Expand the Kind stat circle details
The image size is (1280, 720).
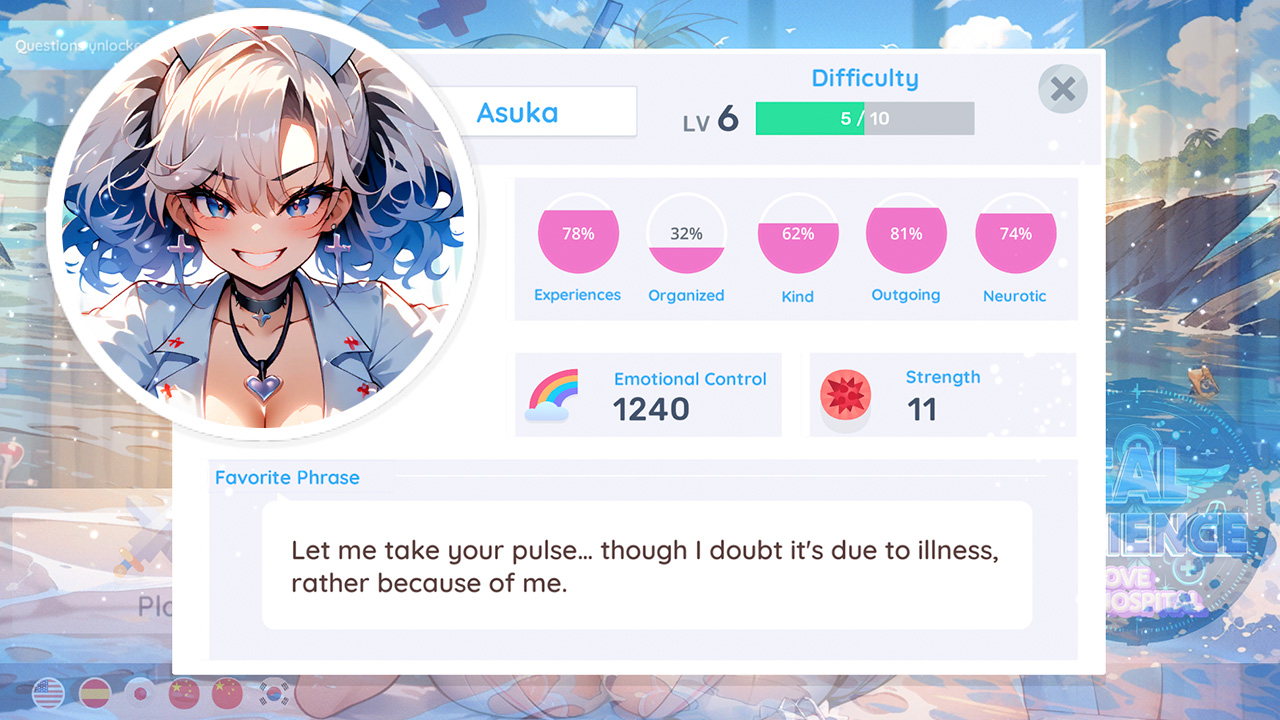798,233
